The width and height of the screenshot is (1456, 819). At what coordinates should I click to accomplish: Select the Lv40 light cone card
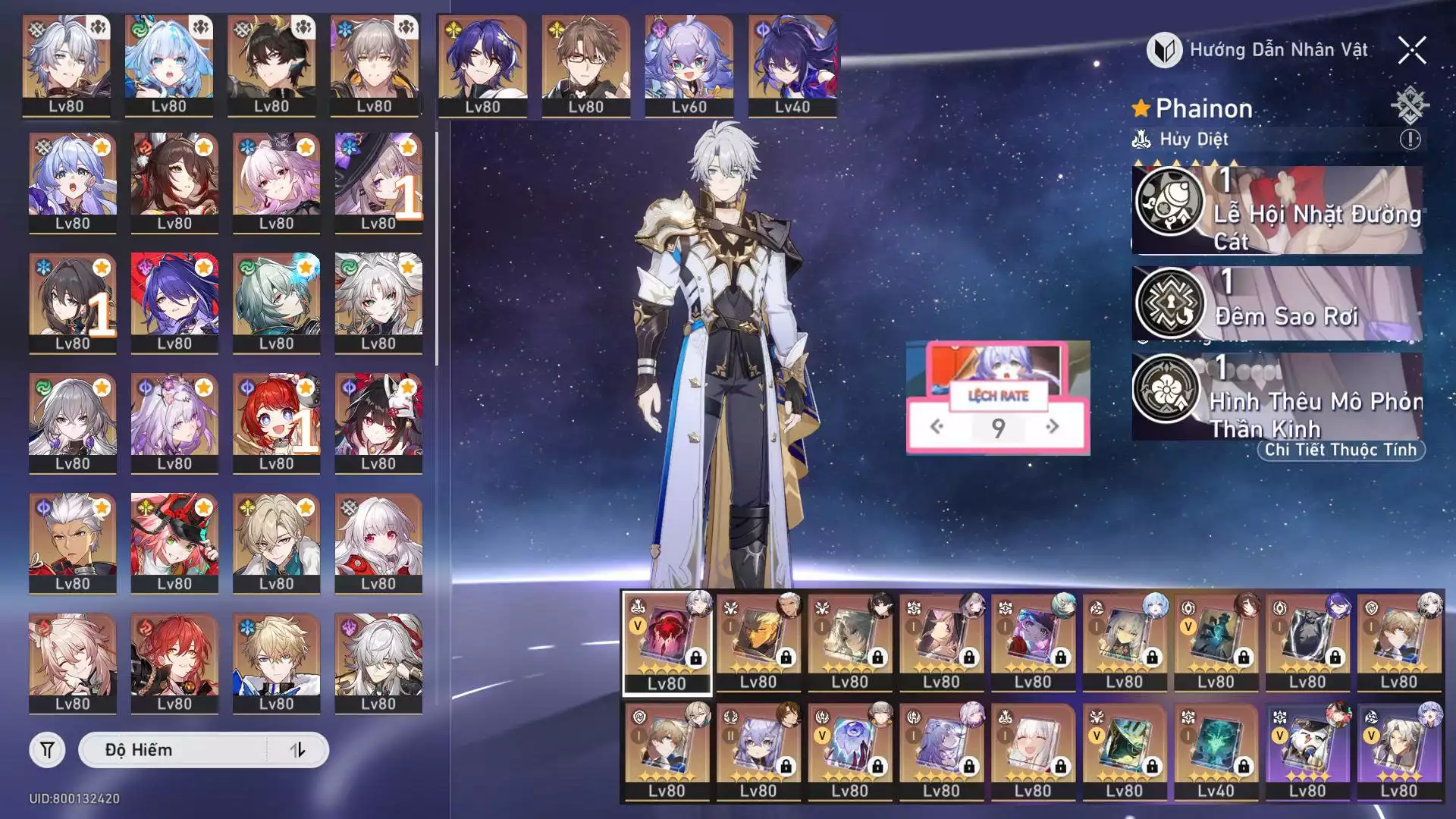tap(1216, 751)
